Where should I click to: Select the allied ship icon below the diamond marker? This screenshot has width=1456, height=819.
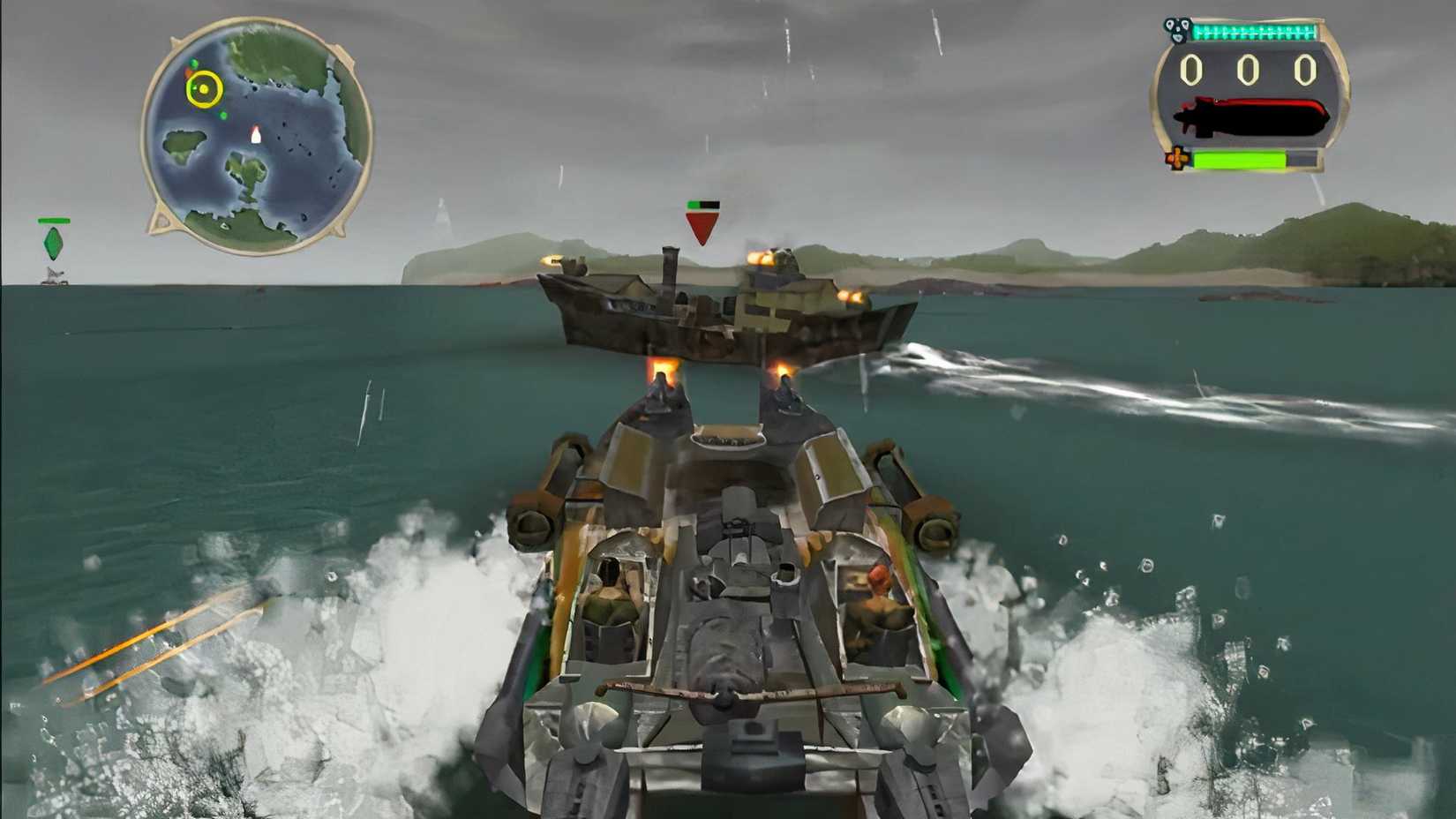[55, 275]
